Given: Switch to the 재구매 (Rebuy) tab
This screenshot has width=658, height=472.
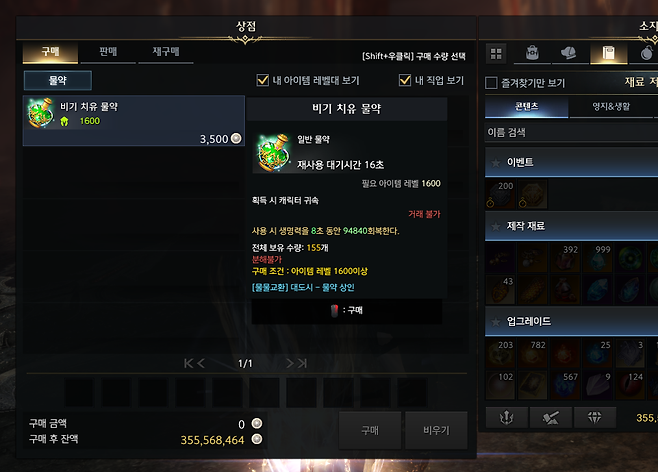Looking at the screenshot, I should pos(164,50).
